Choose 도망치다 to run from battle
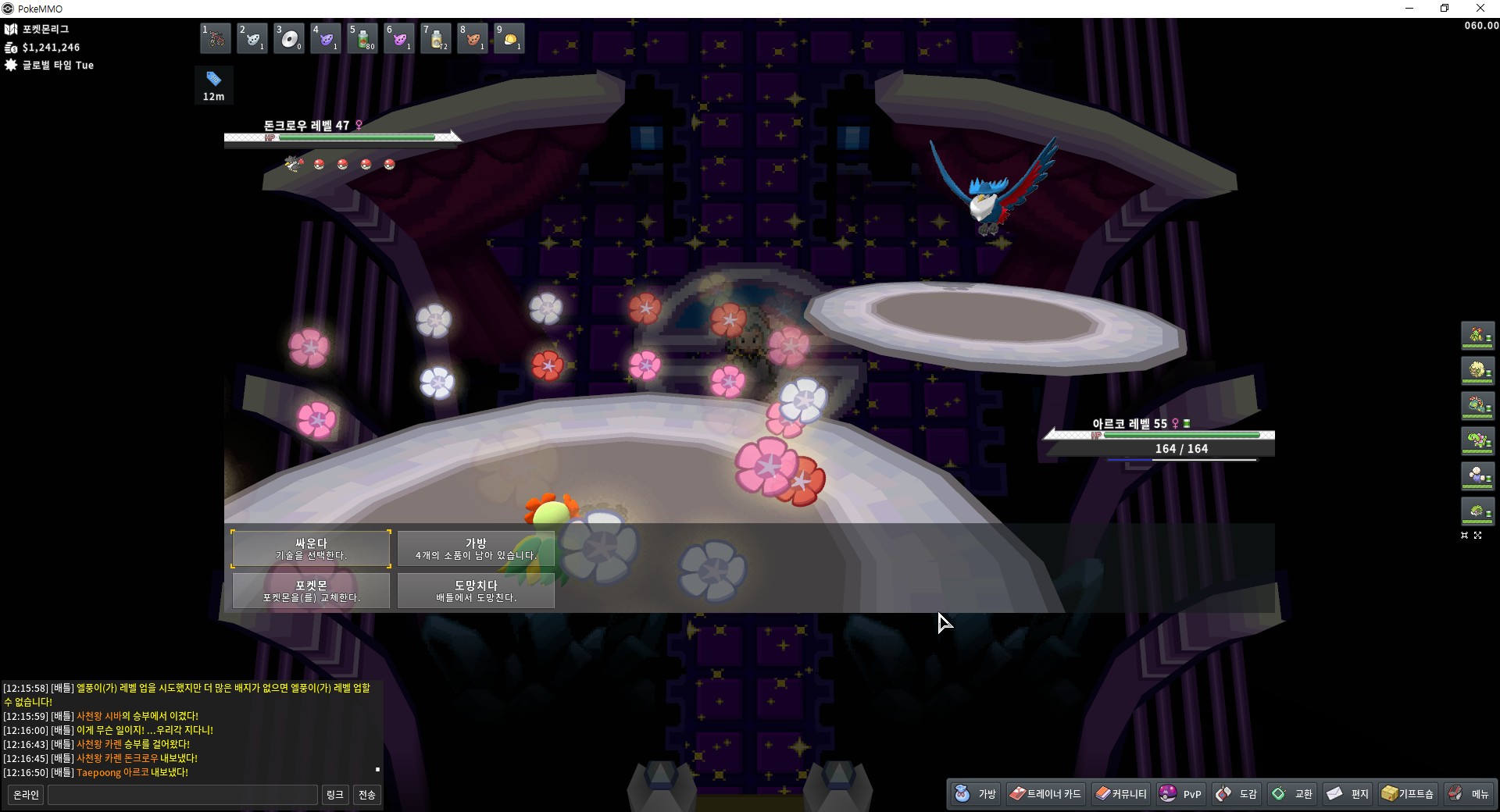 (476, 591)
